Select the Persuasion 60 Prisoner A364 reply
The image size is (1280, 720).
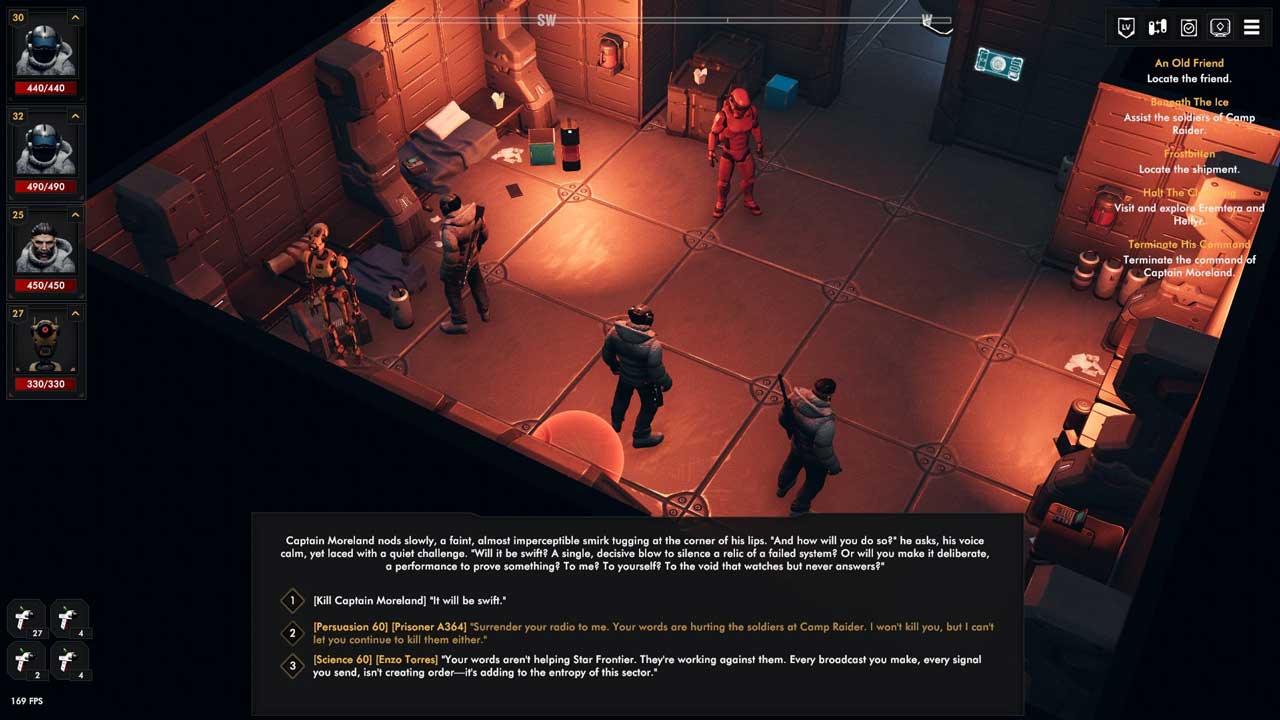pyautogui.click(x=650, y=633)
